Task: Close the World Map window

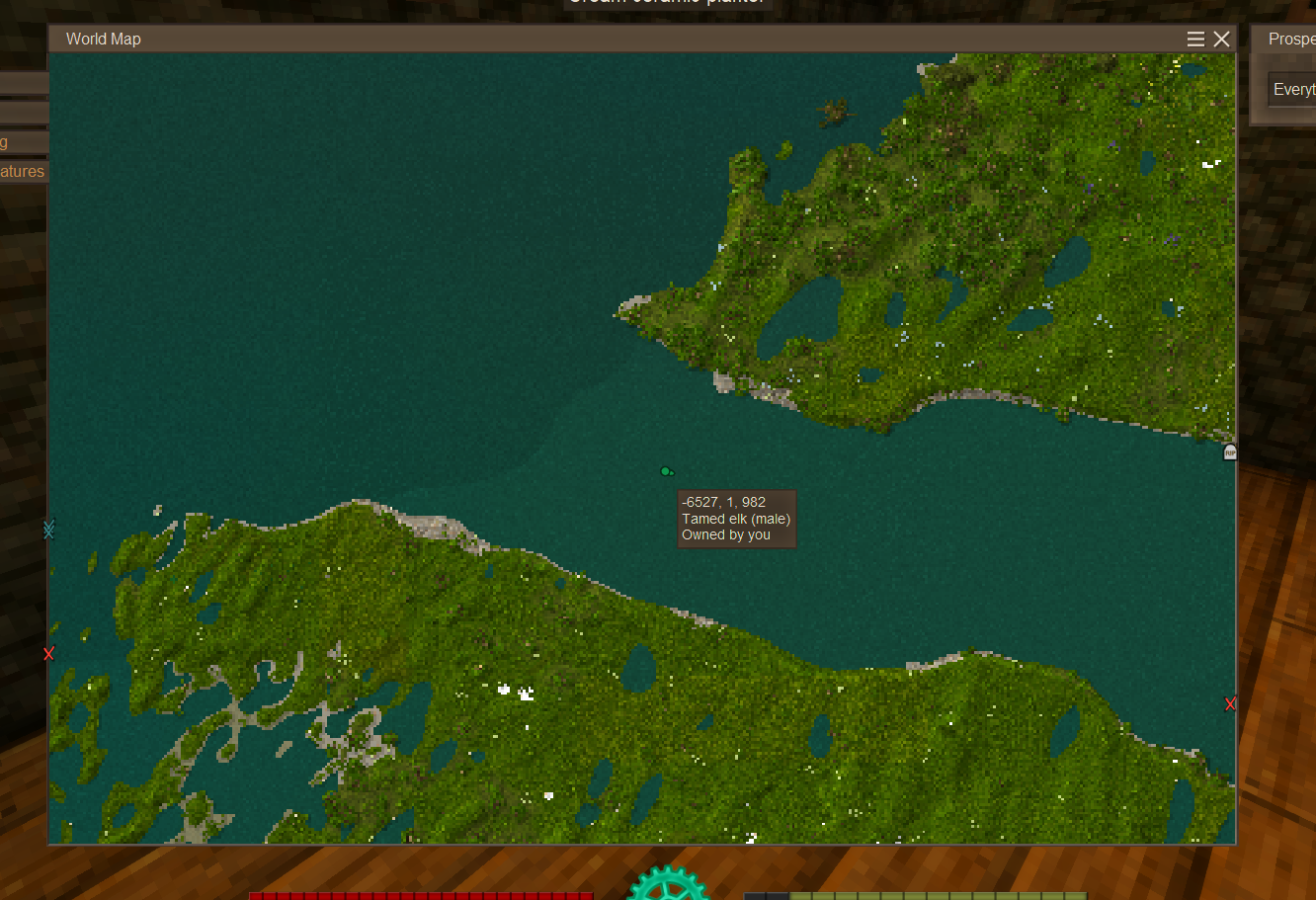Action: (1222, 39)
